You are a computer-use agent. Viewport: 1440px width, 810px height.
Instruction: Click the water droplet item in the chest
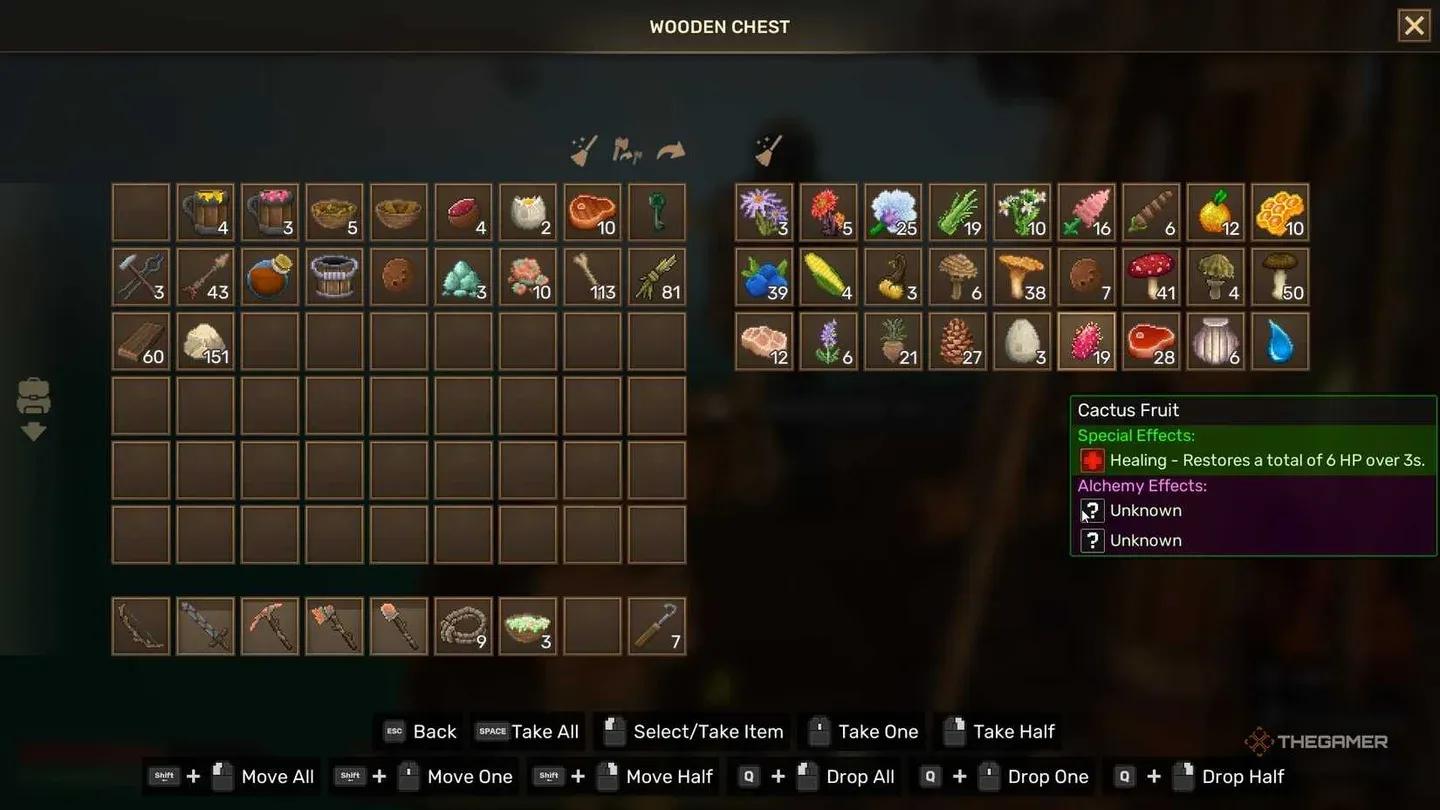pos(1280,340)
